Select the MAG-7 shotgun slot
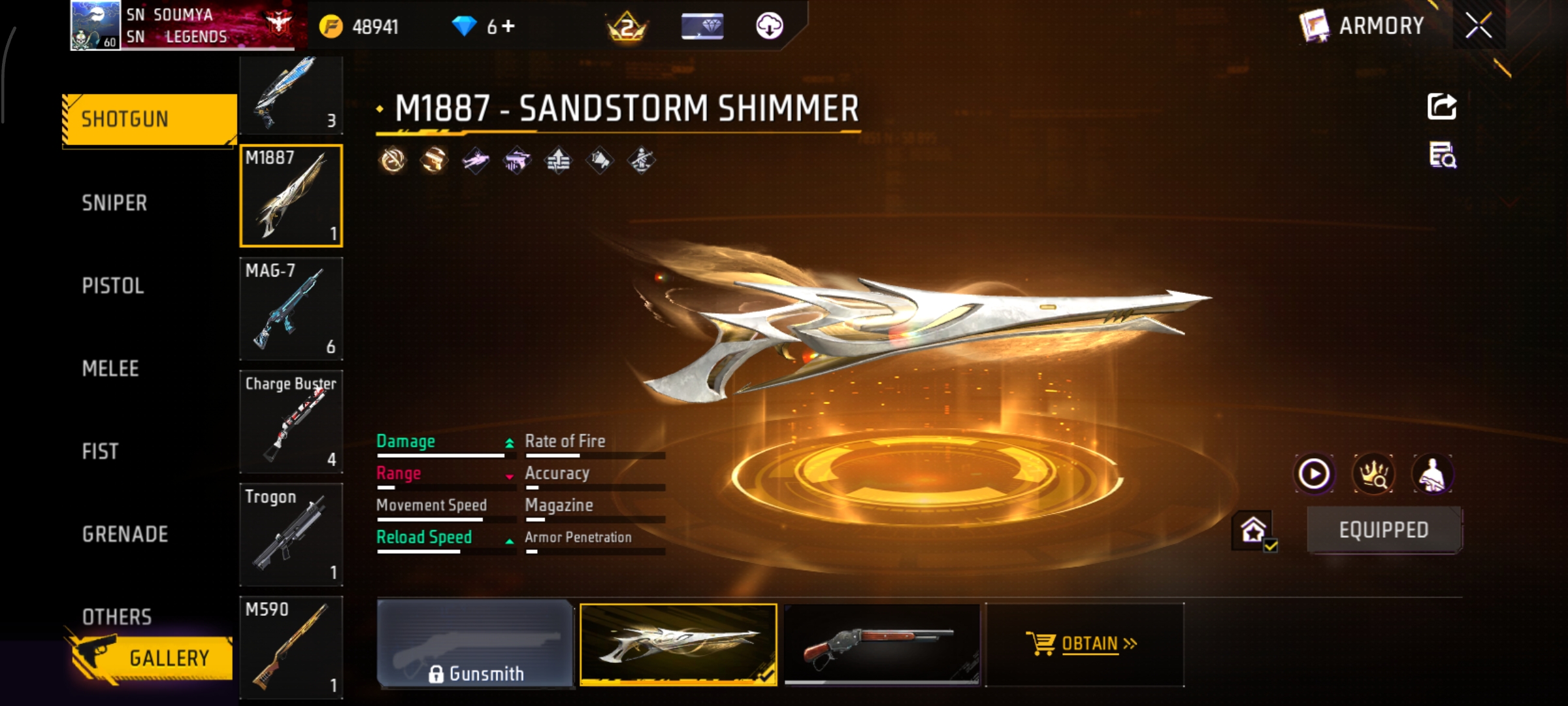Image resolution: width=1568 pixels, height=706 pixels. pos(291,309)
